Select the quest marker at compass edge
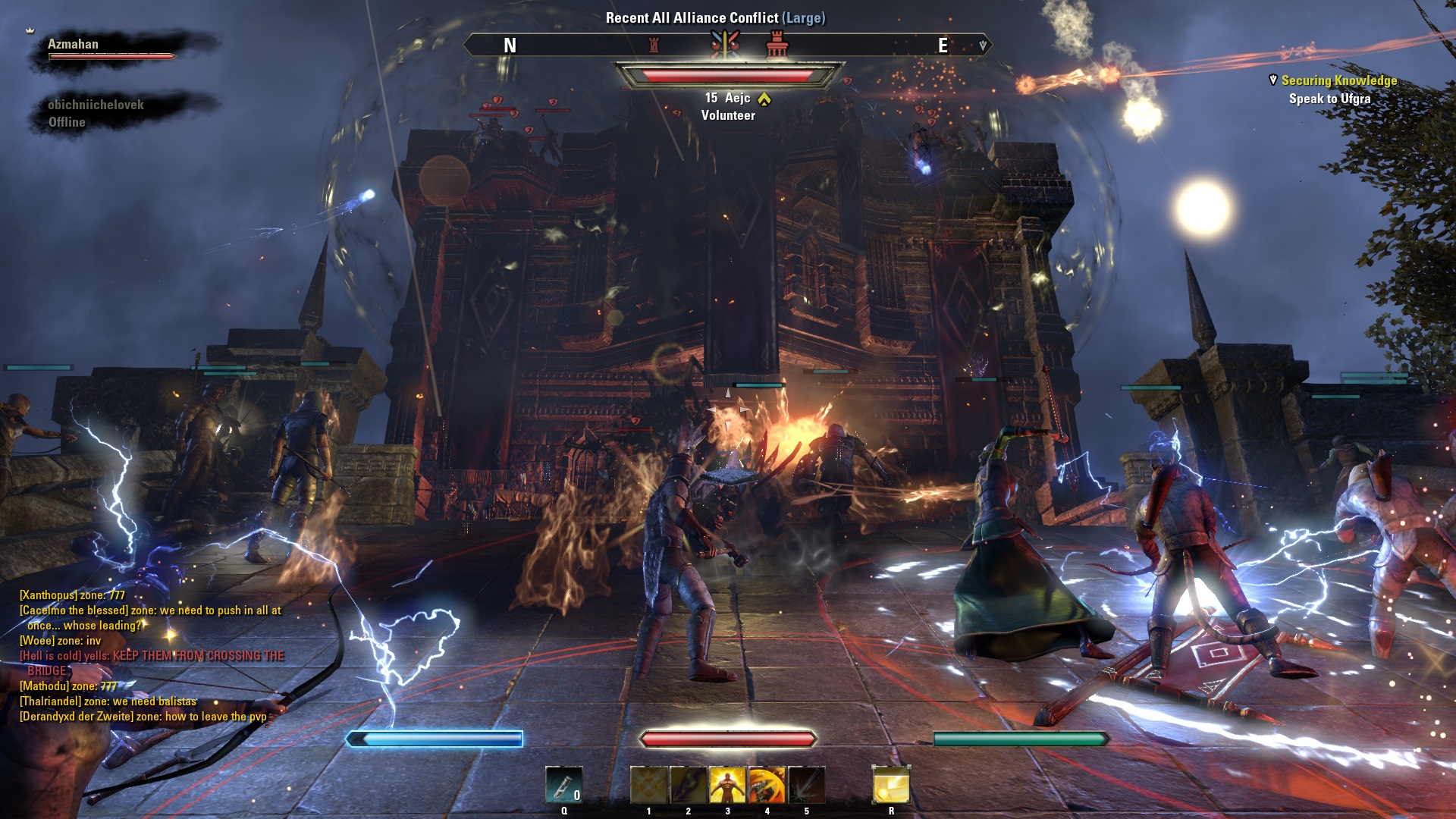 [983, 45]
